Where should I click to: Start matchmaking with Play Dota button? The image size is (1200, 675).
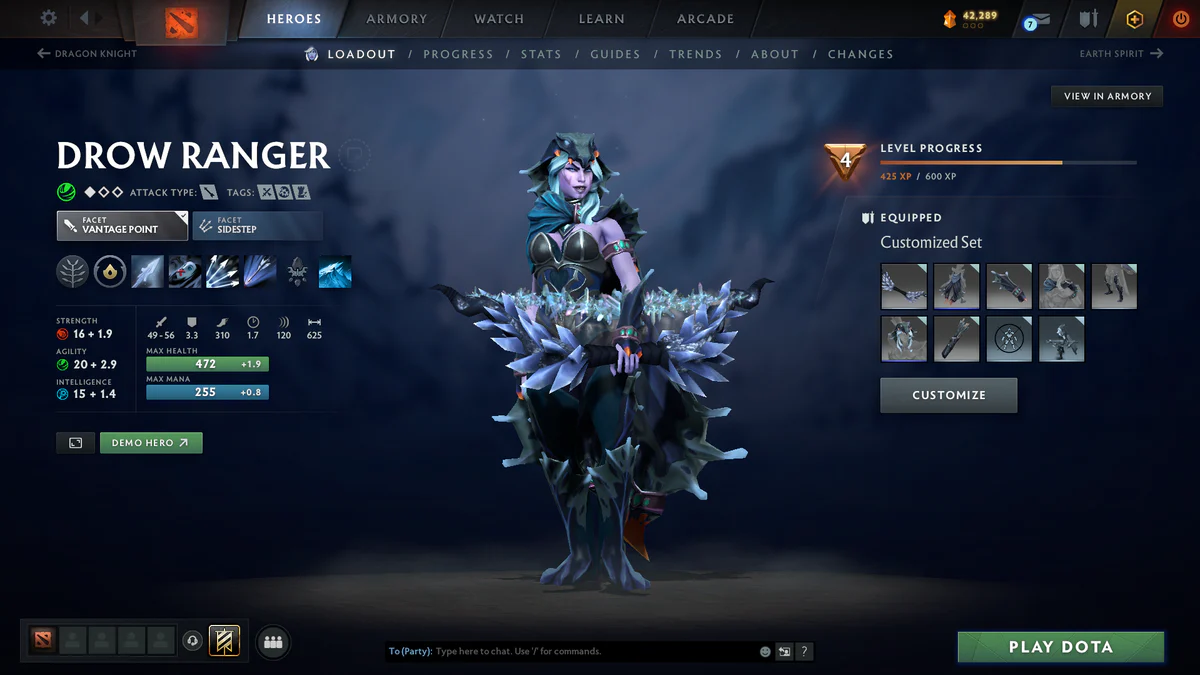(1060, 647)
